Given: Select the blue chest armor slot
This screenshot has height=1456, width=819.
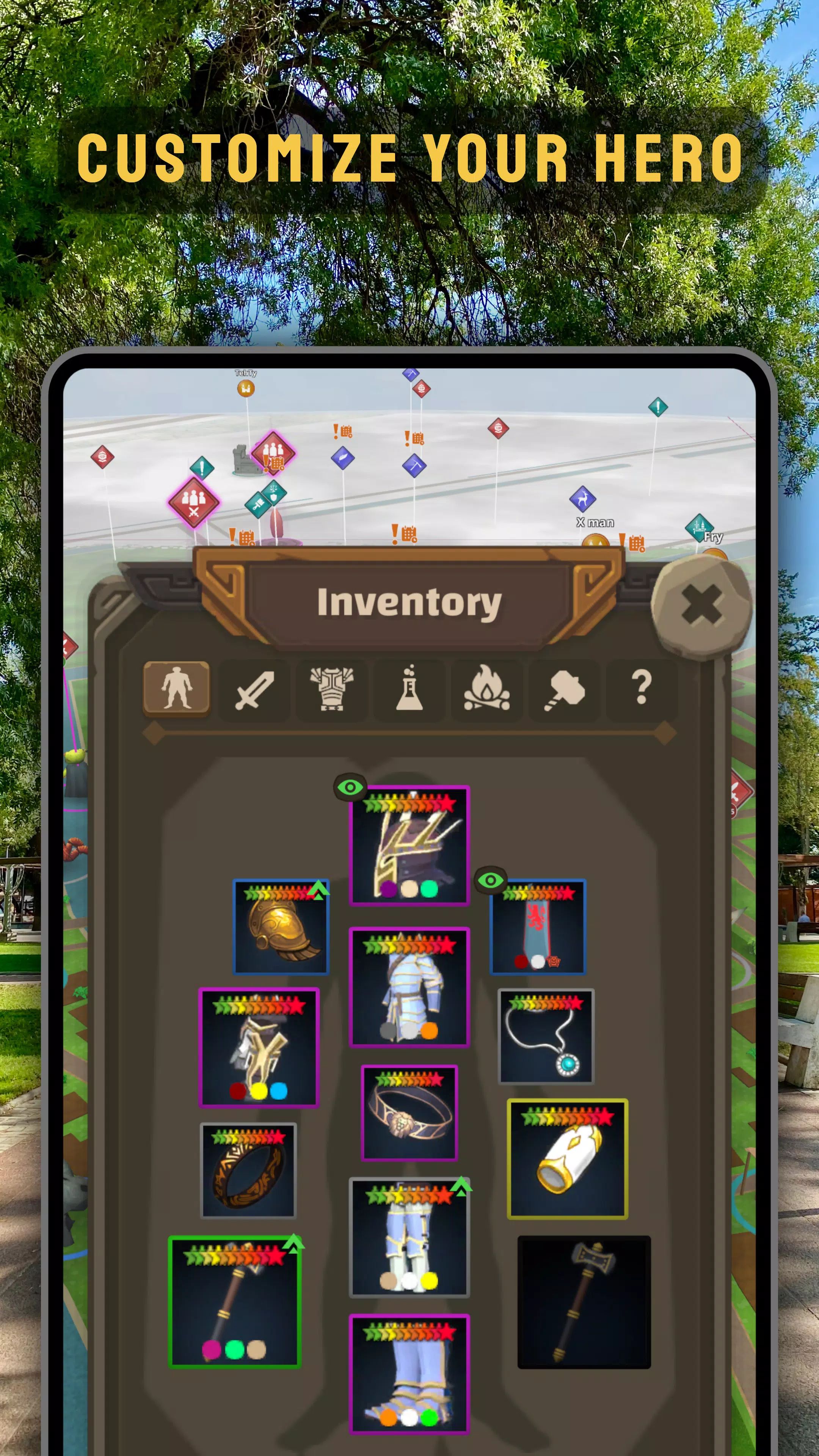Looking at the screenshot, I should coord(409,987).
